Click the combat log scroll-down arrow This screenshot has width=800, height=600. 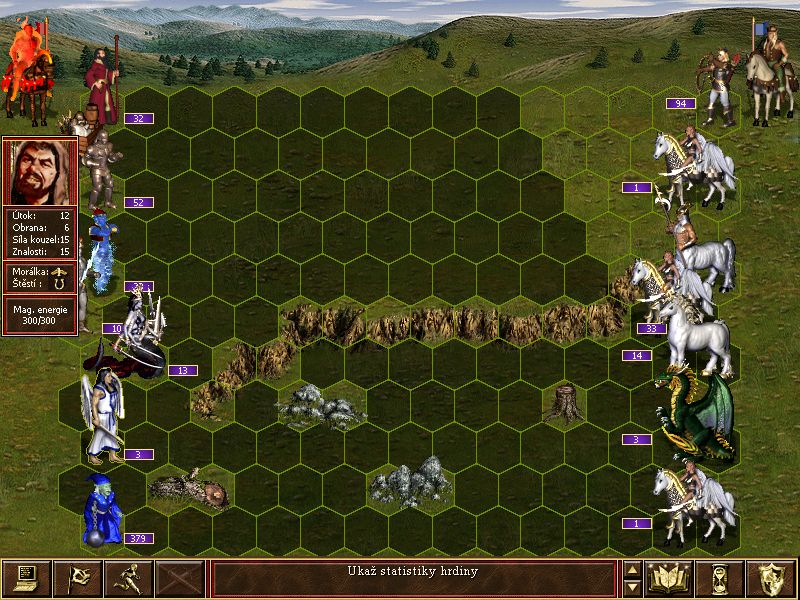tap(632, 588)
